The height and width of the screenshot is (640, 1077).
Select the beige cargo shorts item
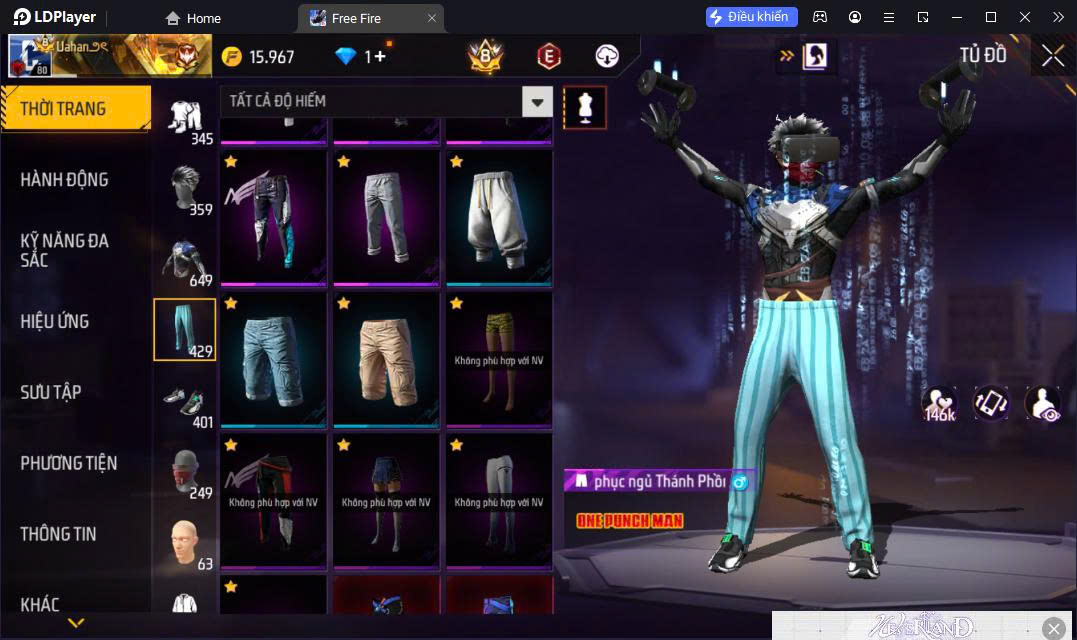click(x=386, y=359)
